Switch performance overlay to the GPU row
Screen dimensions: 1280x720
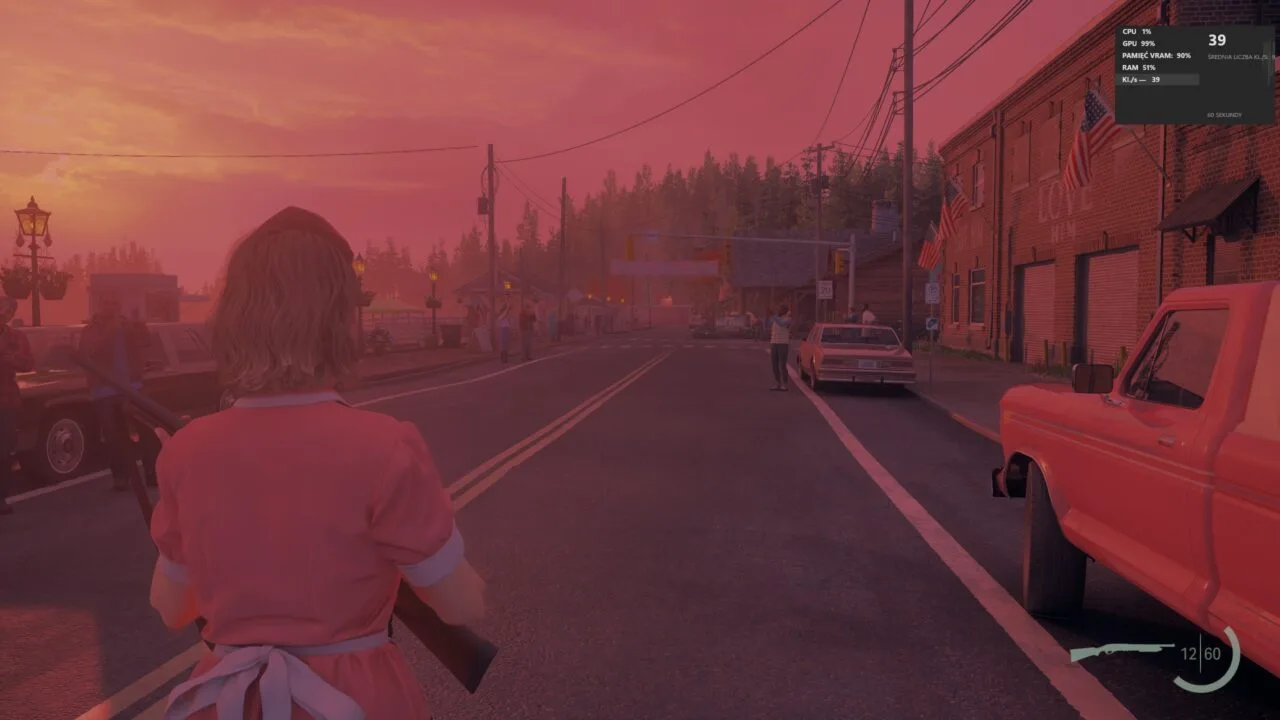tap(1140, 44)
